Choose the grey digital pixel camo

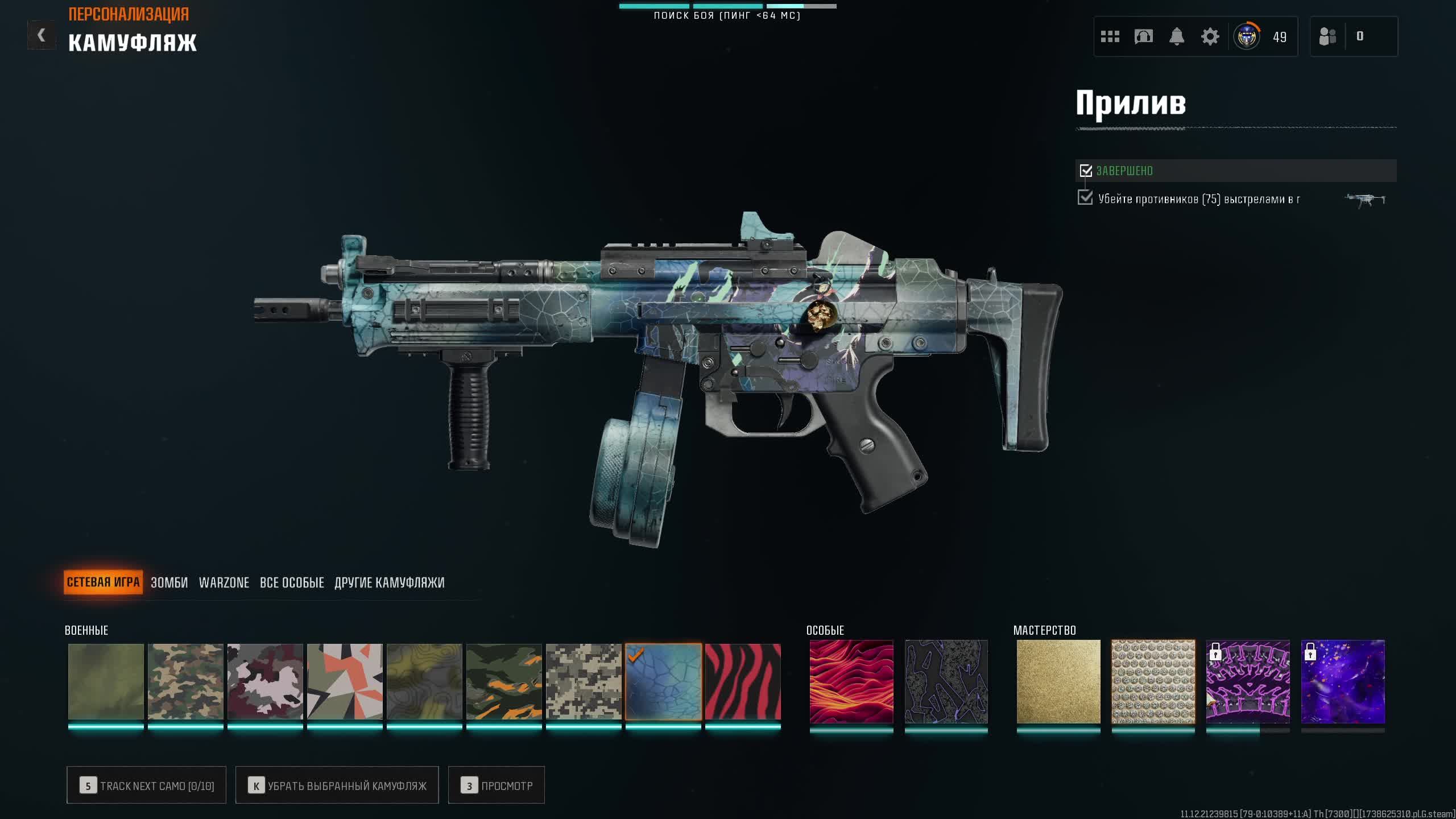point(584,681)
